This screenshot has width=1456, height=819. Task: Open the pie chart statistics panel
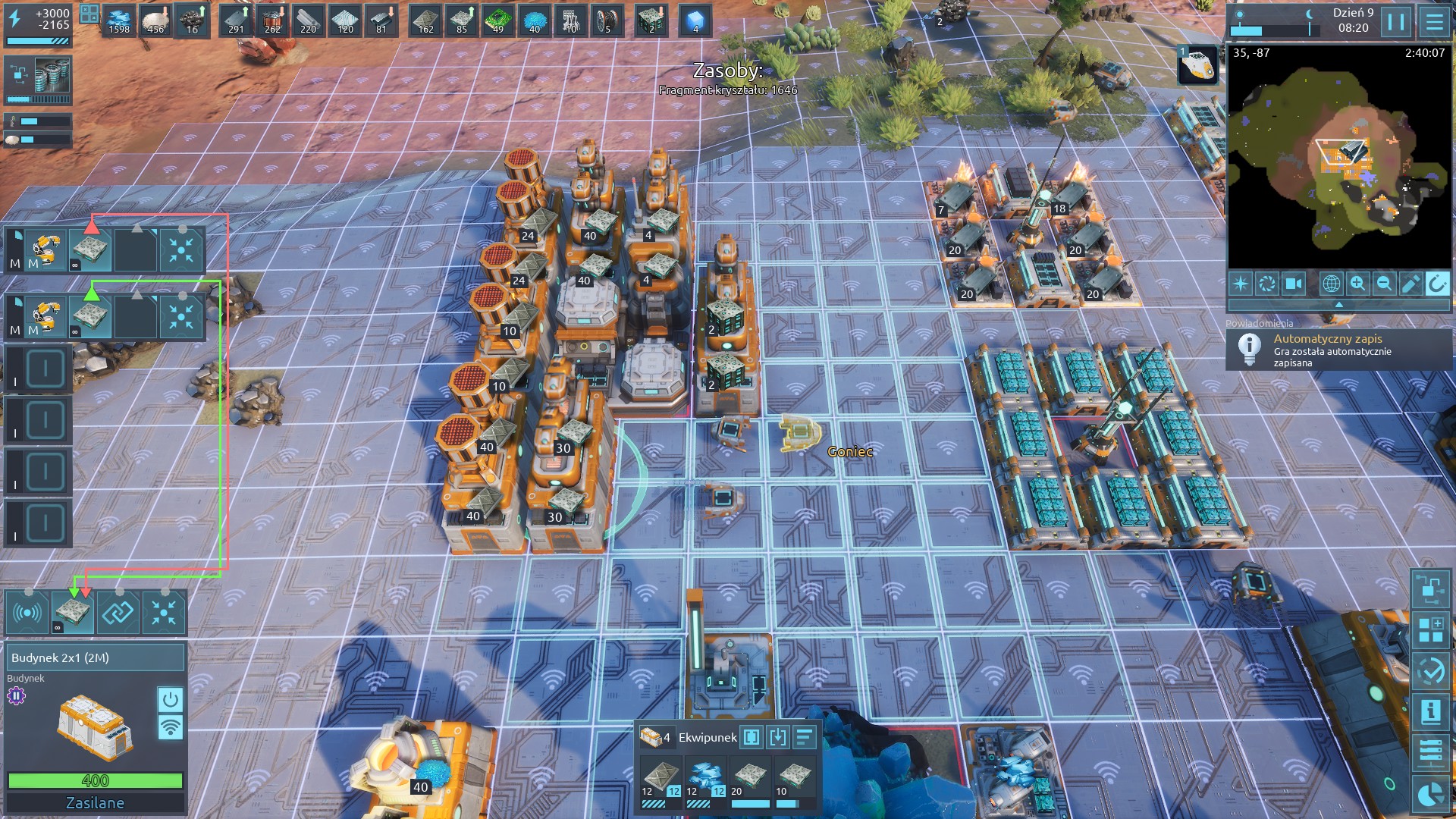pos(1430,794)
